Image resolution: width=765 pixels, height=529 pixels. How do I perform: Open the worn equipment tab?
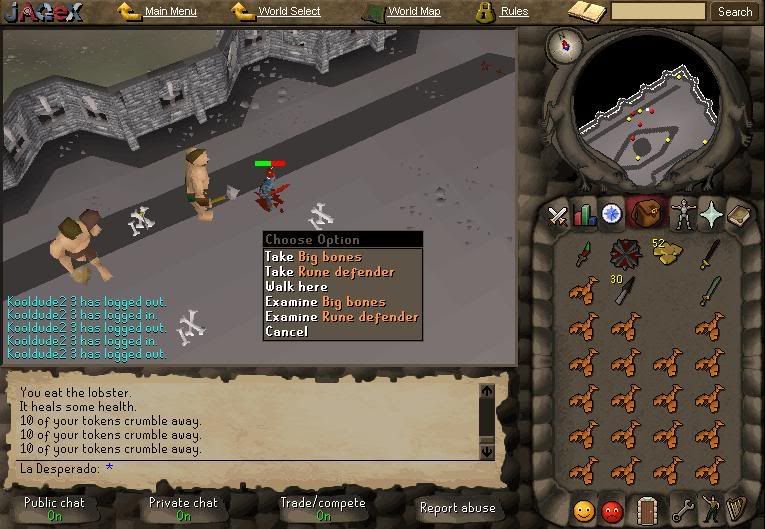tap(683, 214)
